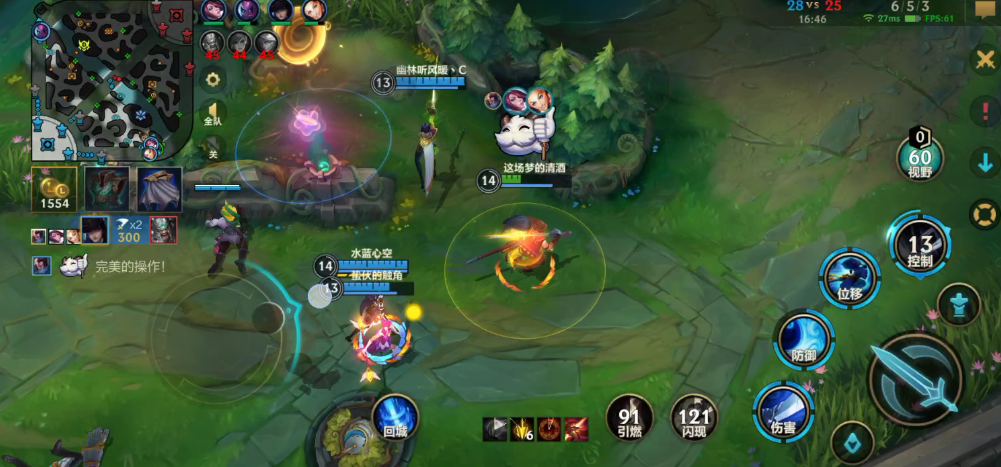Open the chat speech bubble icon
The height and width of the screenshot is (467, 1001).
(x=984, y=10)
